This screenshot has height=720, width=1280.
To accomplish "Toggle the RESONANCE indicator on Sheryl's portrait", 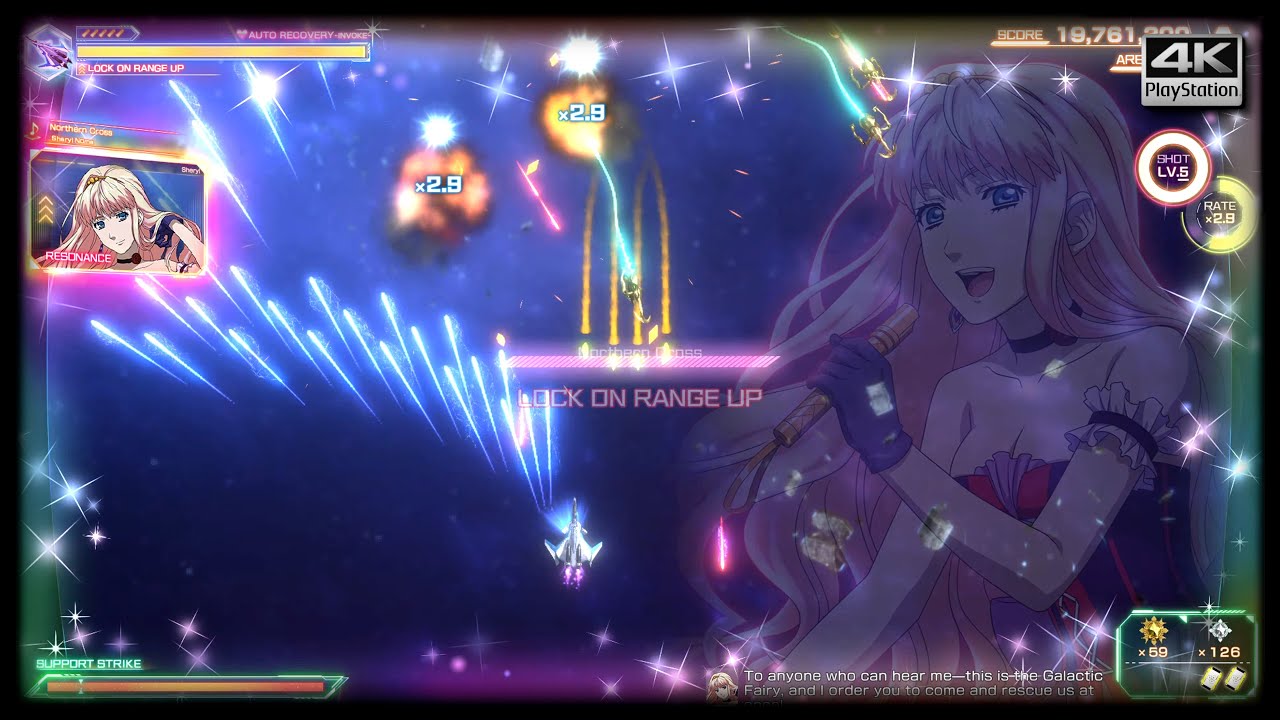I will [77, 257].
